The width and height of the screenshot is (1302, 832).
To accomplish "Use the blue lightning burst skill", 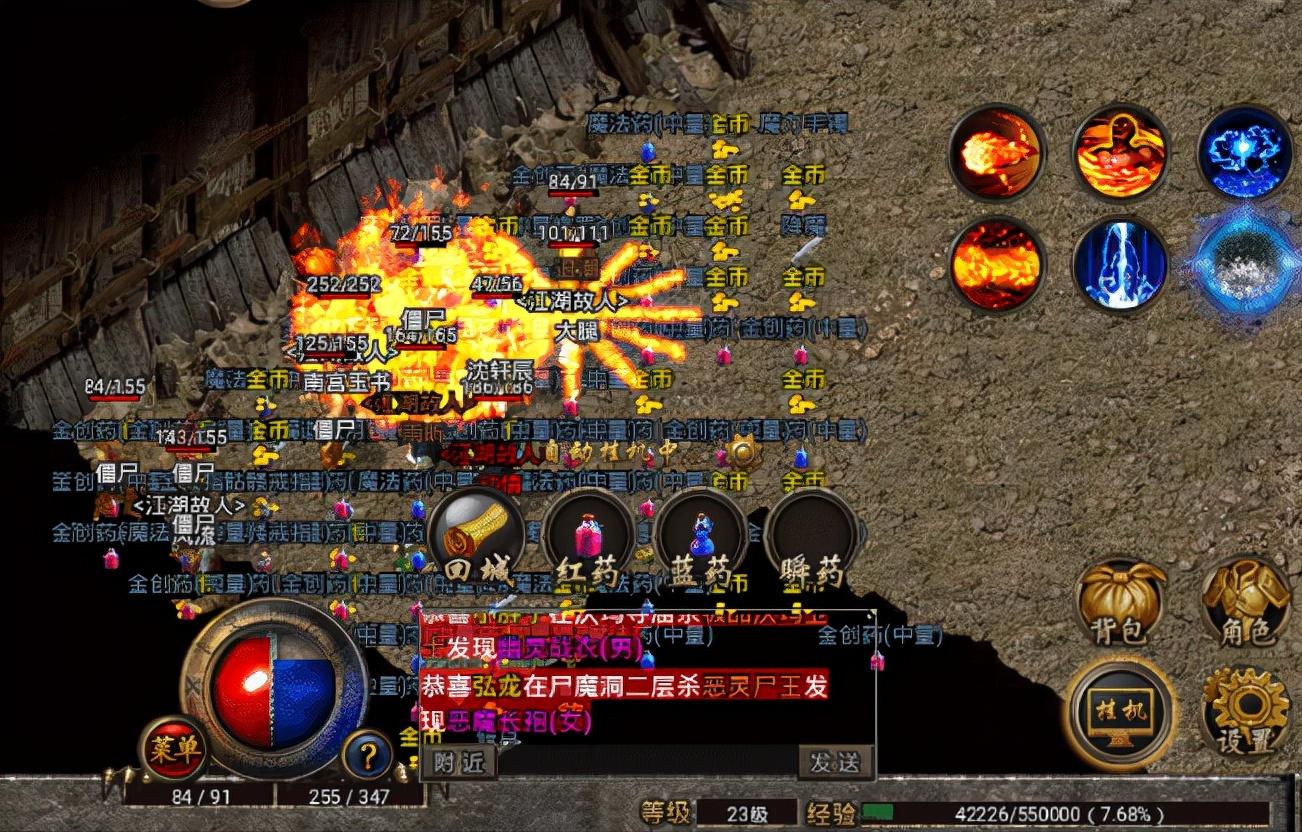I will 1245,154.
